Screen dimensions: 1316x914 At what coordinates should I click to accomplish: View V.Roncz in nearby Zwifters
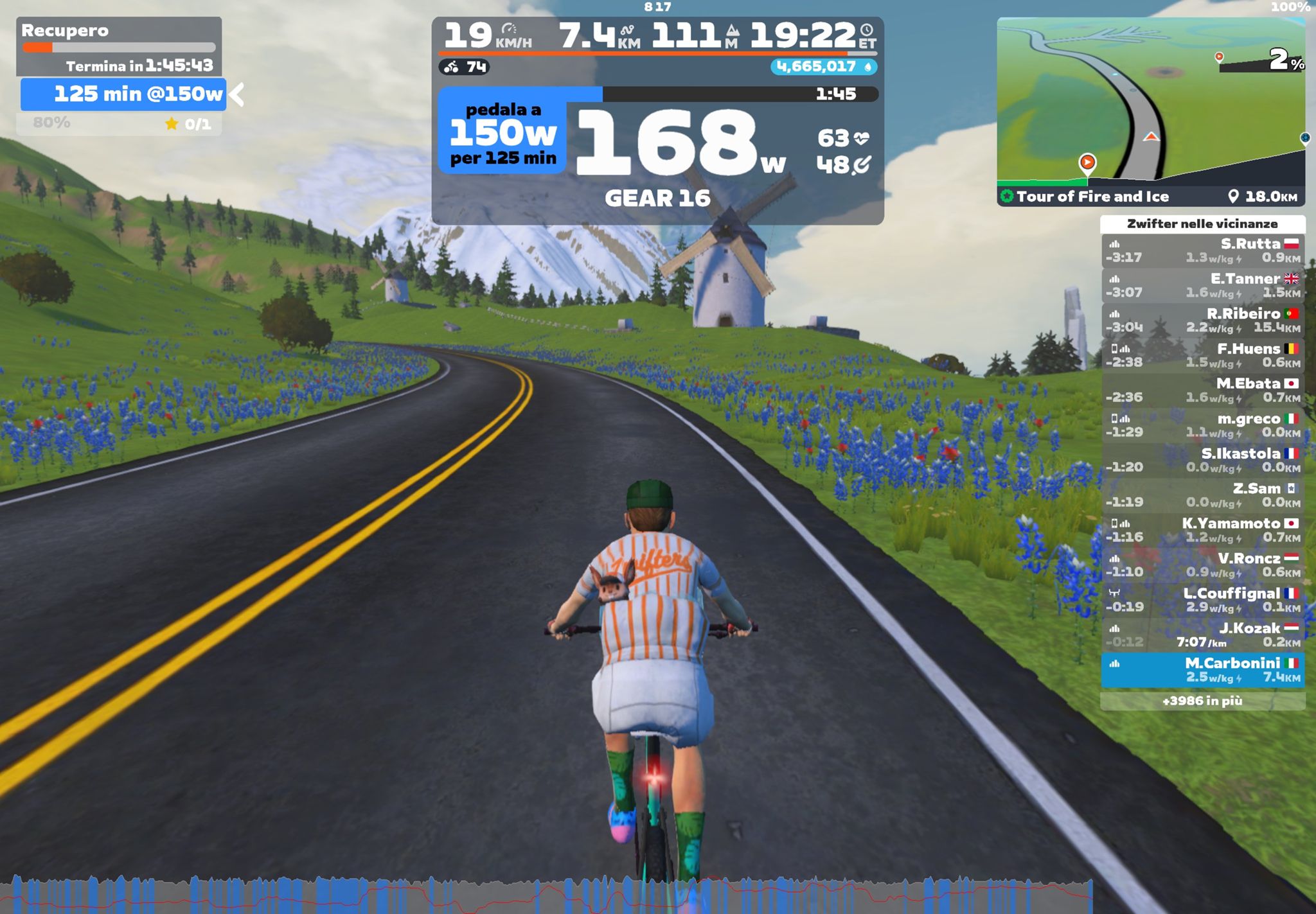[x=1202, y=565]
